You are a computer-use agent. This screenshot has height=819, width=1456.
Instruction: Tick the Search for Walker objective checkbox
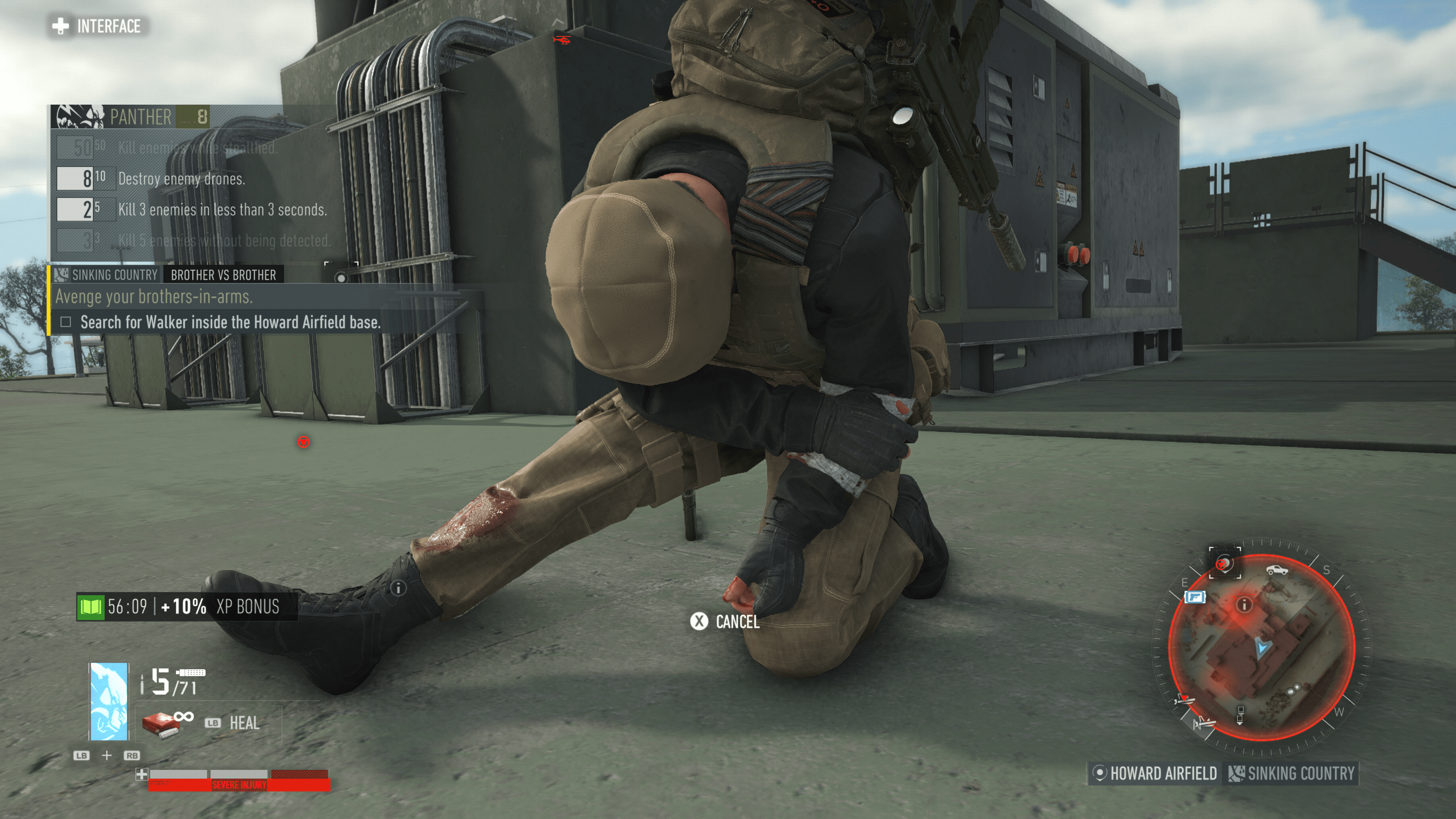point(66,322)
